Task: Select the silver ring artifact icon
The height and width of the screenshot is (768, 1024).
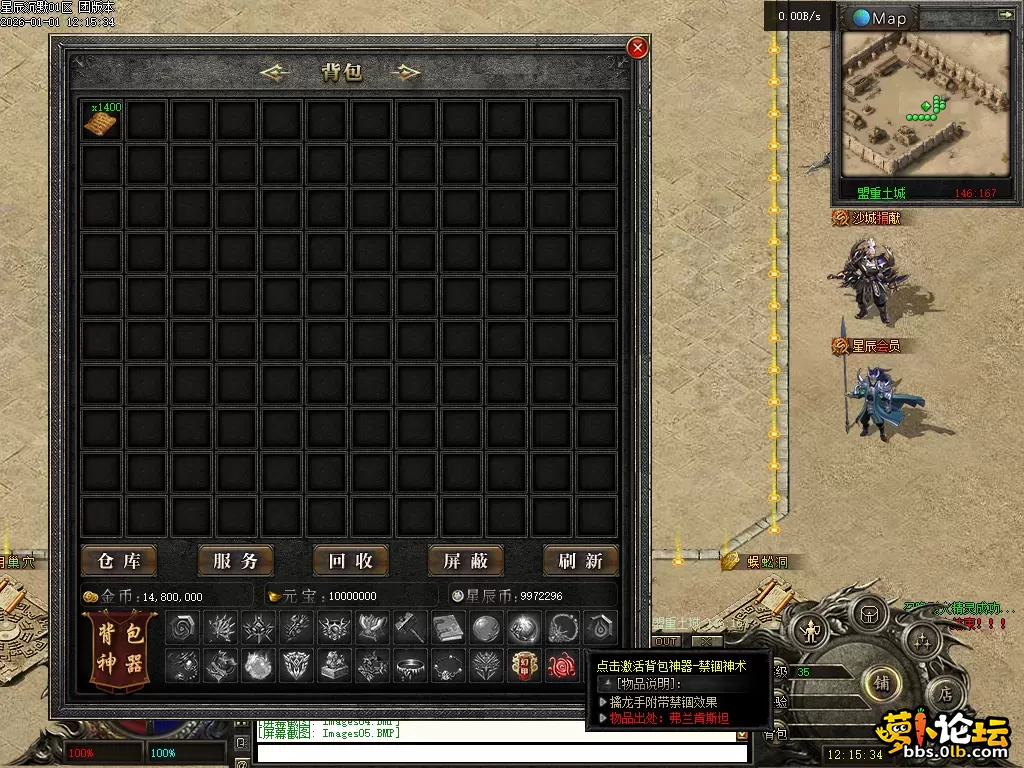Action: (x=408, y=664)
